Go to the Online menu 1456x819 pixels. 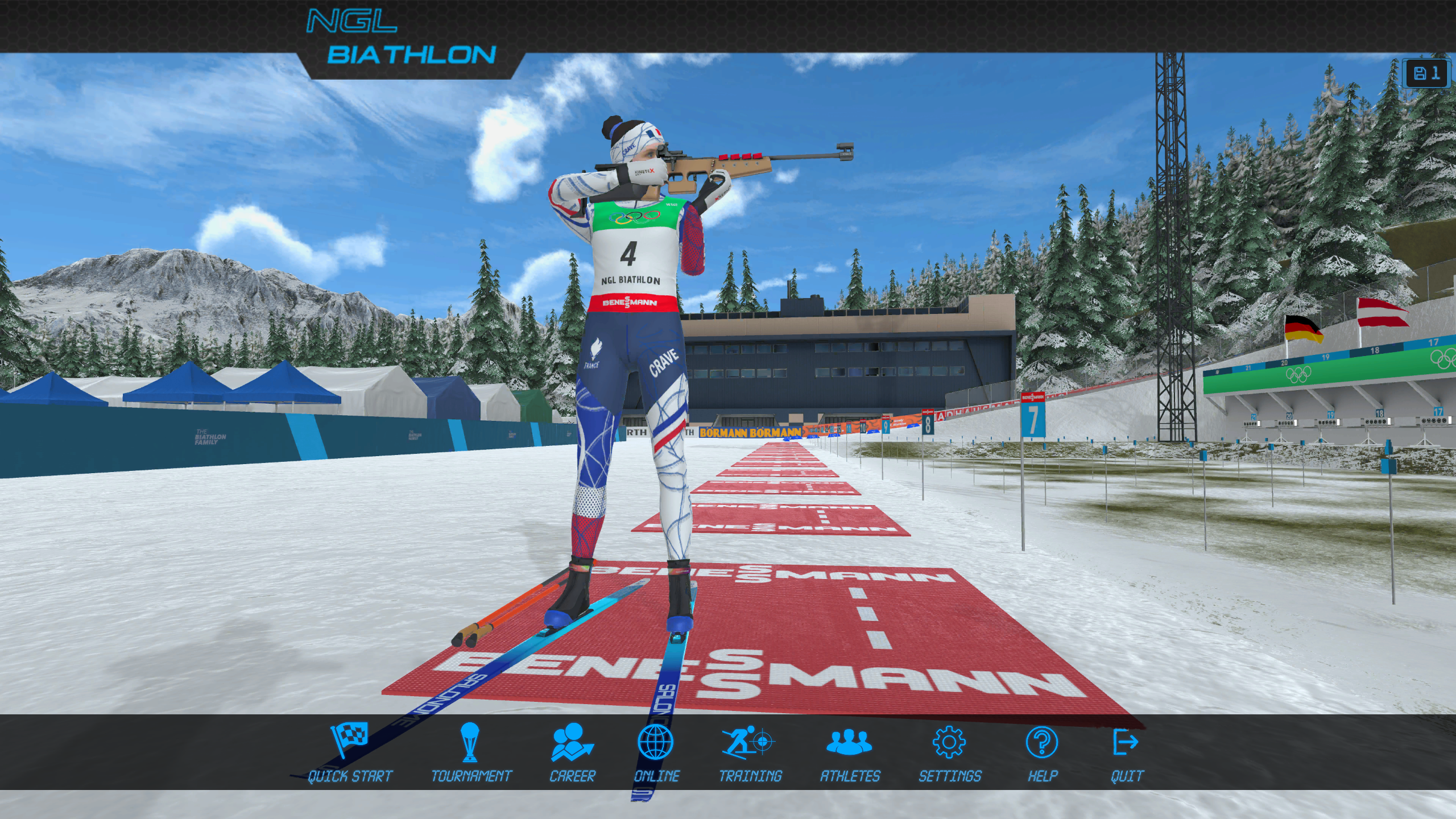(656, 752)
